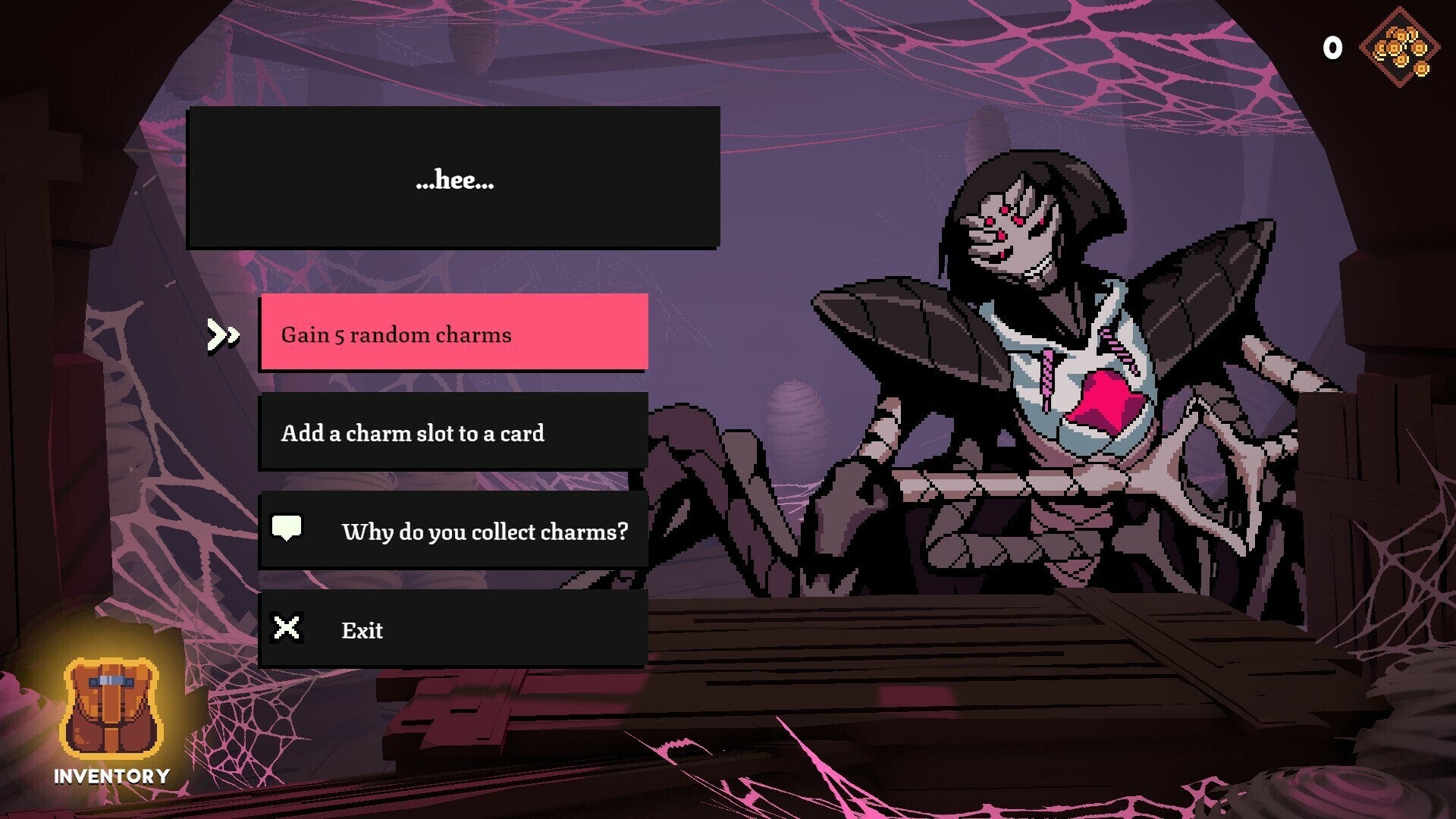The width and height of the screenshot is (1456, 819).
Task: Select the highlighted Gain 5 random charms option
Action: [x=454, y=334]
